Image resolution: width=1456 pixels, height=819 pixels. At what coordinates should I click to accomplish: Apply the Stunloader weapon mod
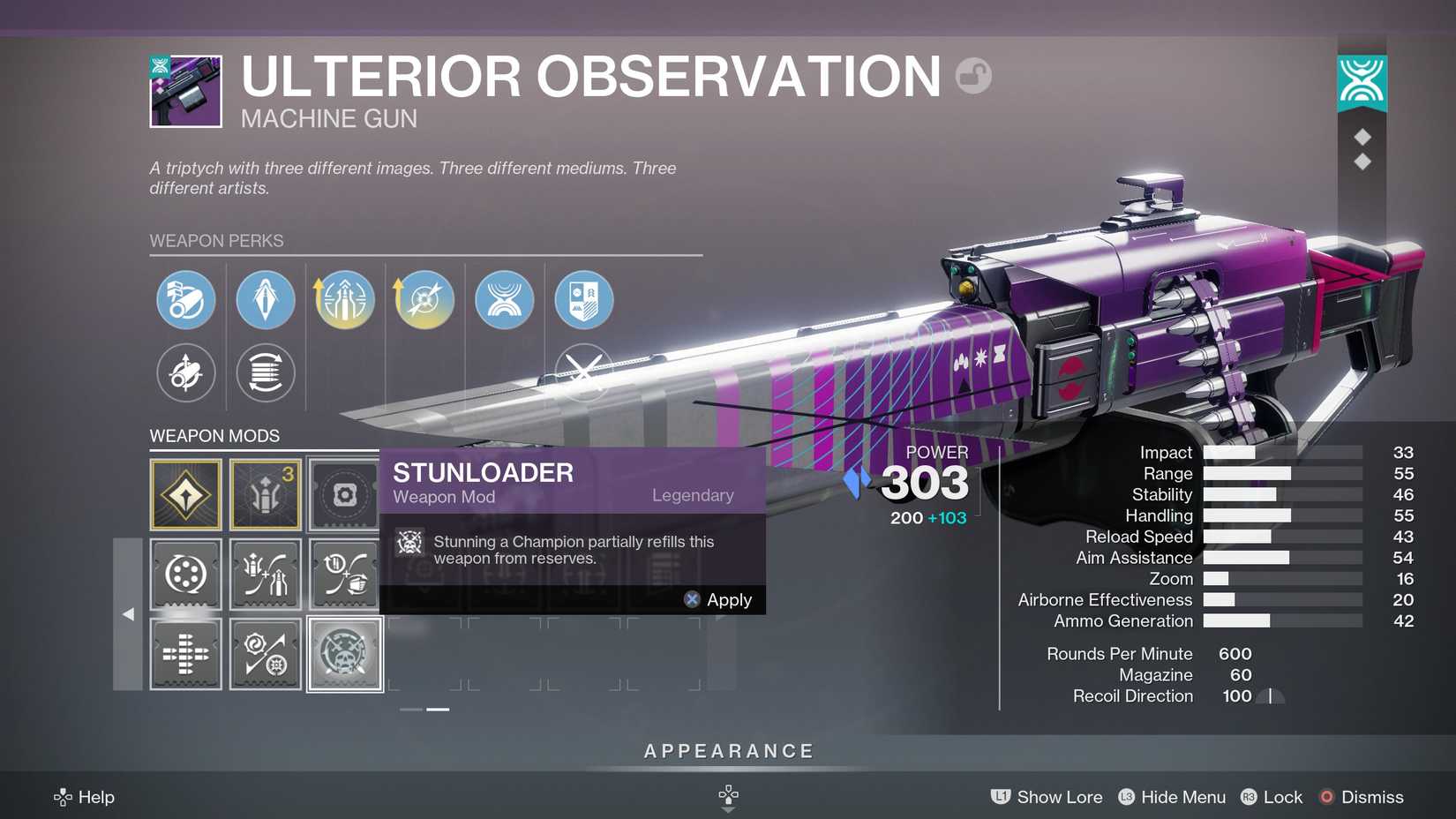point(729,599)
